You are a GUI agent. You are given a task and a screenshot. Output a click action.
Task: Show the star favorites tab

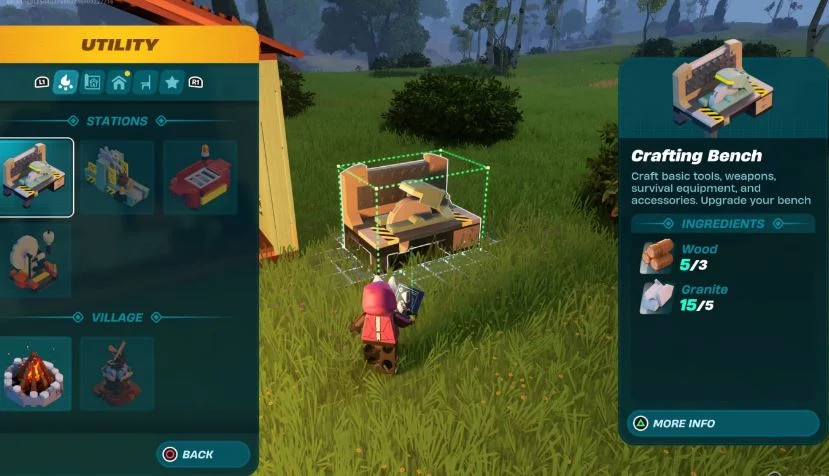(x=171, y=82)
